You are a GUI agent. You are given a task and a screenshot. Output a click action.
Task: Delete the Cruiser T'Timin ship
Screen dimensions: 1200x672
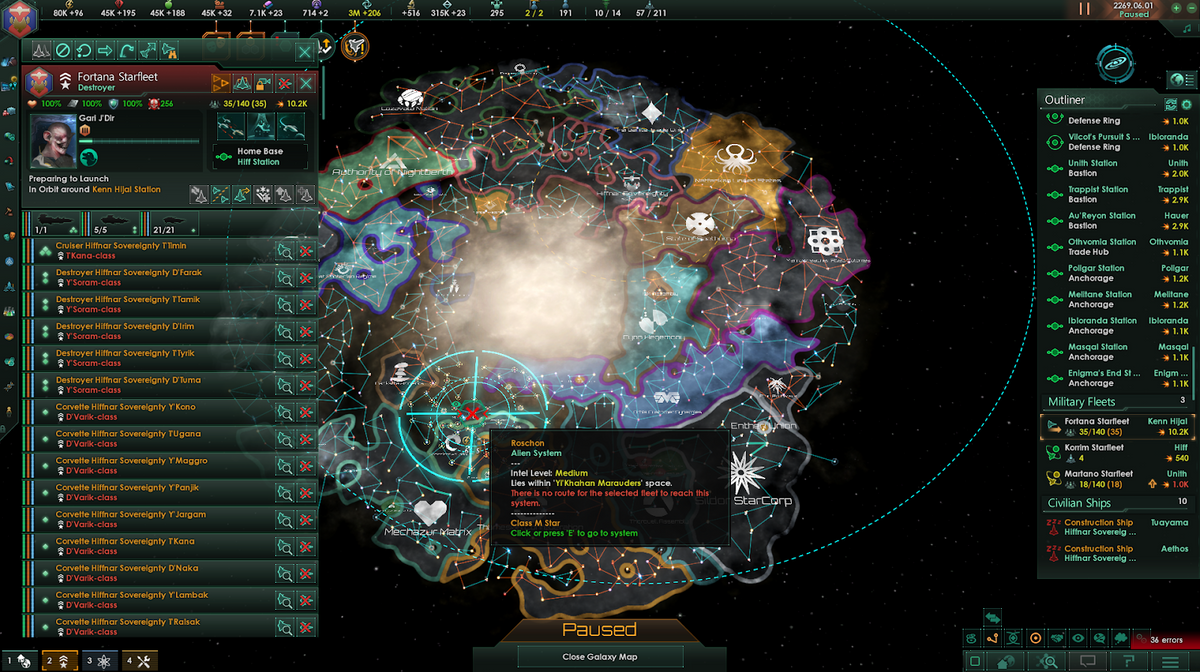[306, 251]
